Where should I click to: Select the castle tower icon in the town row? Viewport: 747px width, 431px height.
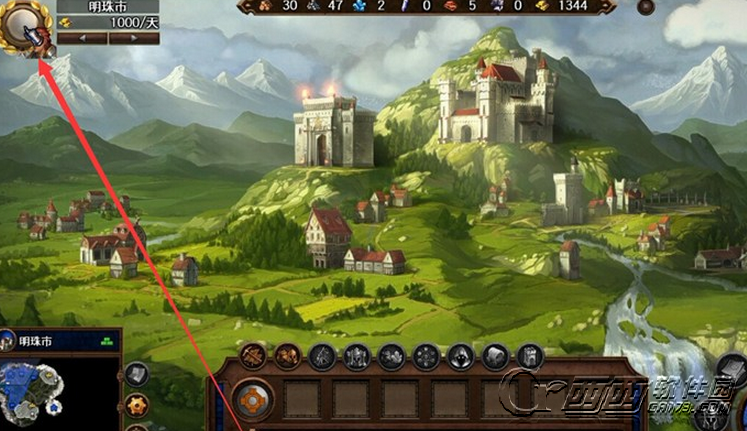(529, 356)
